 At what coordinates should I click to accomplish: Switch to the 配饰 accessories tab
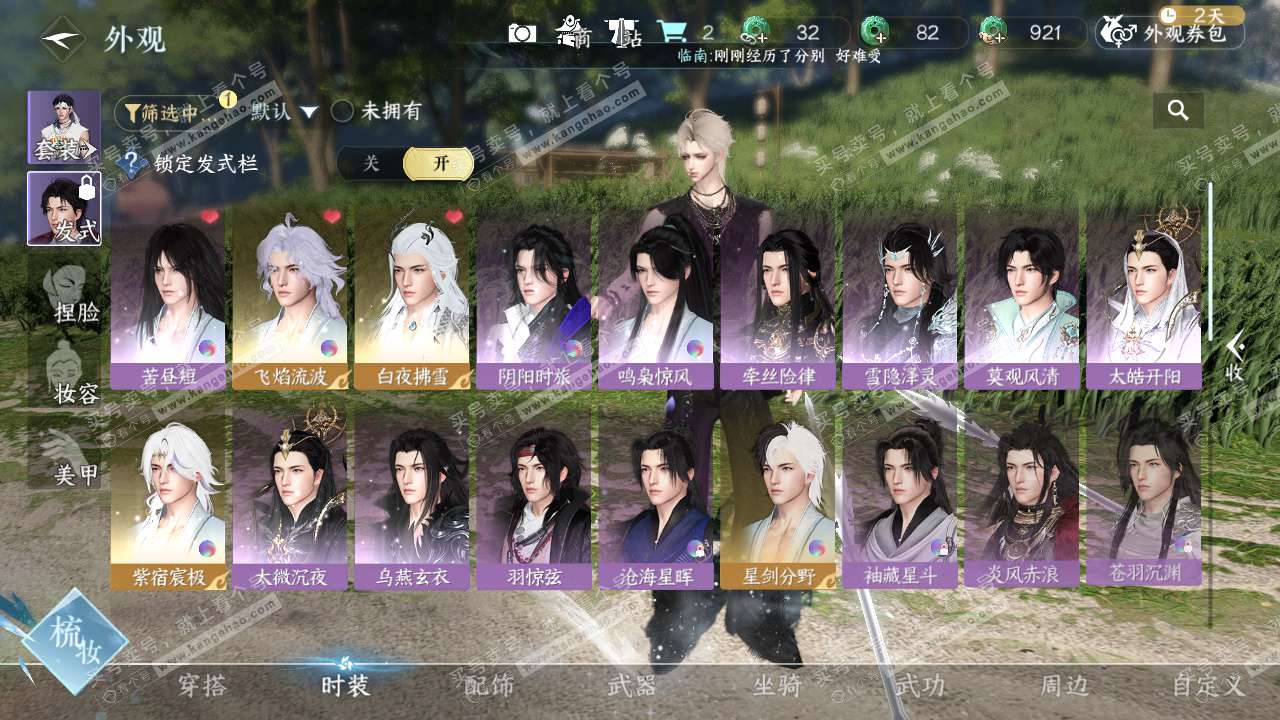[489, 686]
